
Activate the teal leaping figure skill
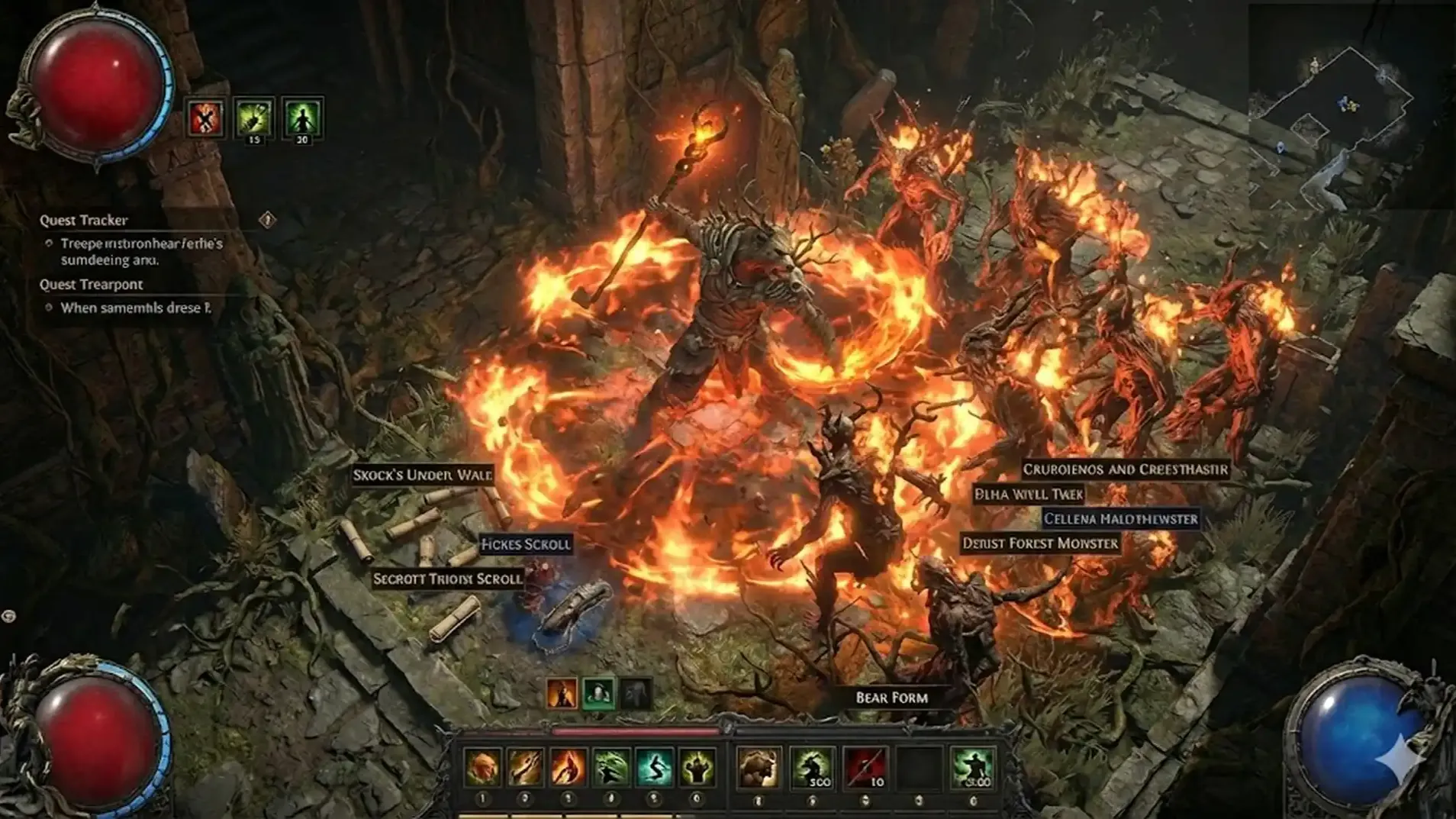(x=654, y=766)
